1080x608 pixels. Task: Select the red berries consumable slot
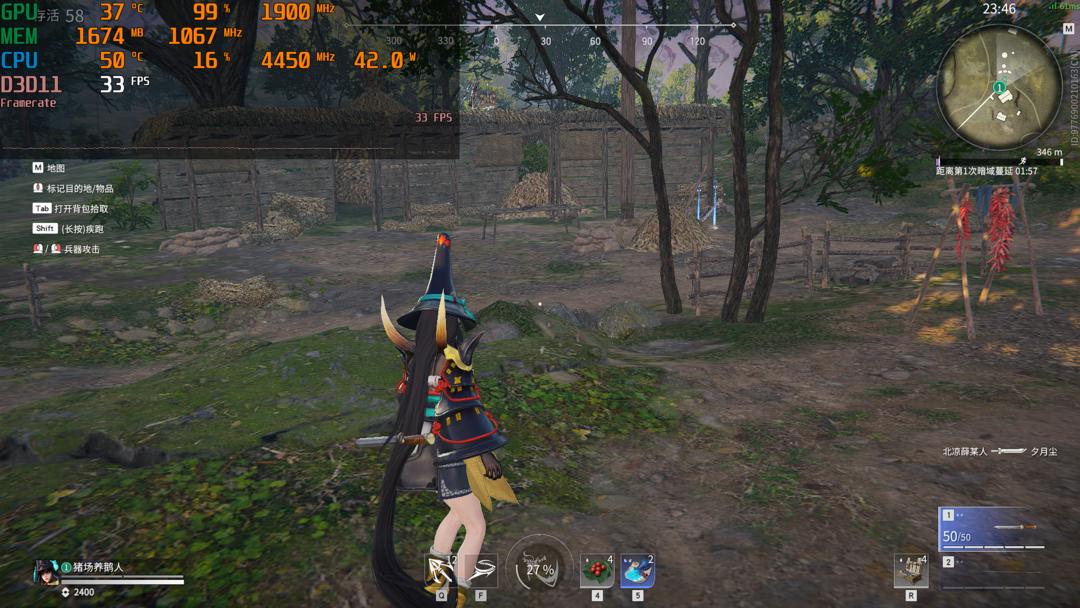click(597, 571)
